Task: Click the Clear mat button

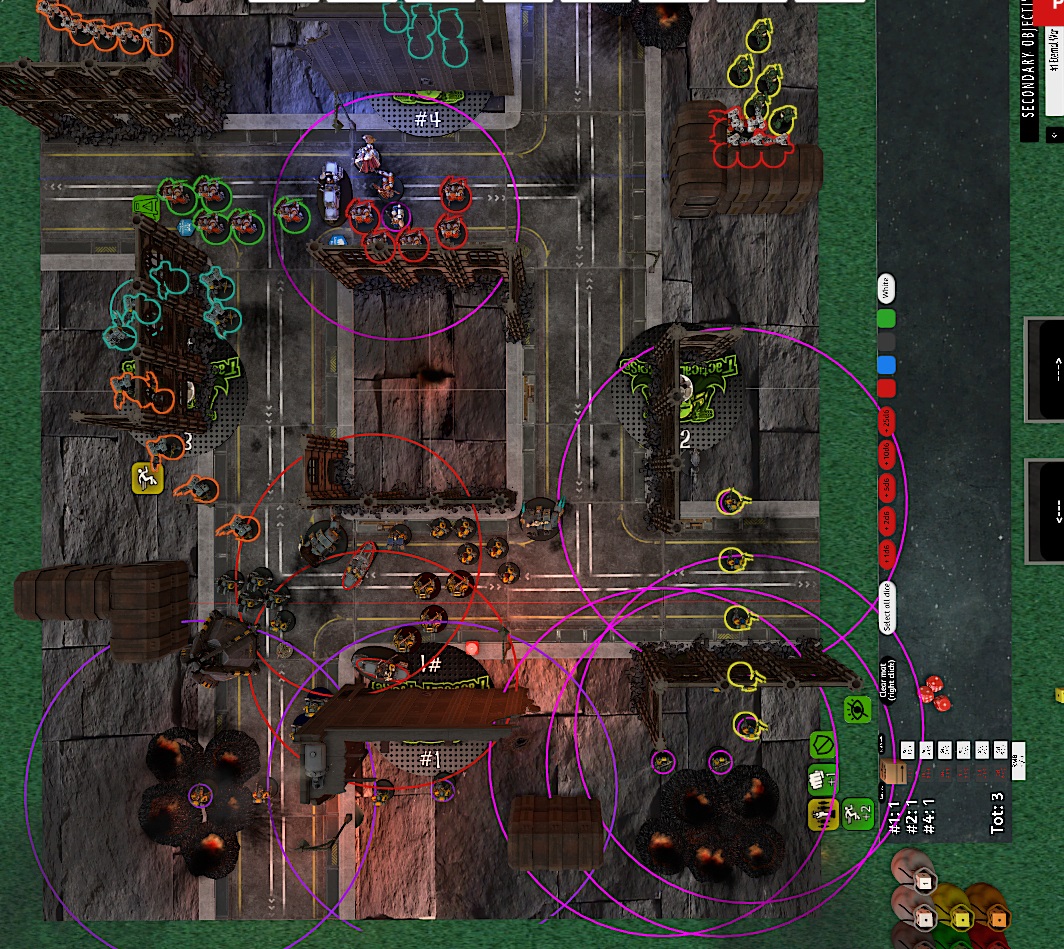Action: (x=886, y=680)
